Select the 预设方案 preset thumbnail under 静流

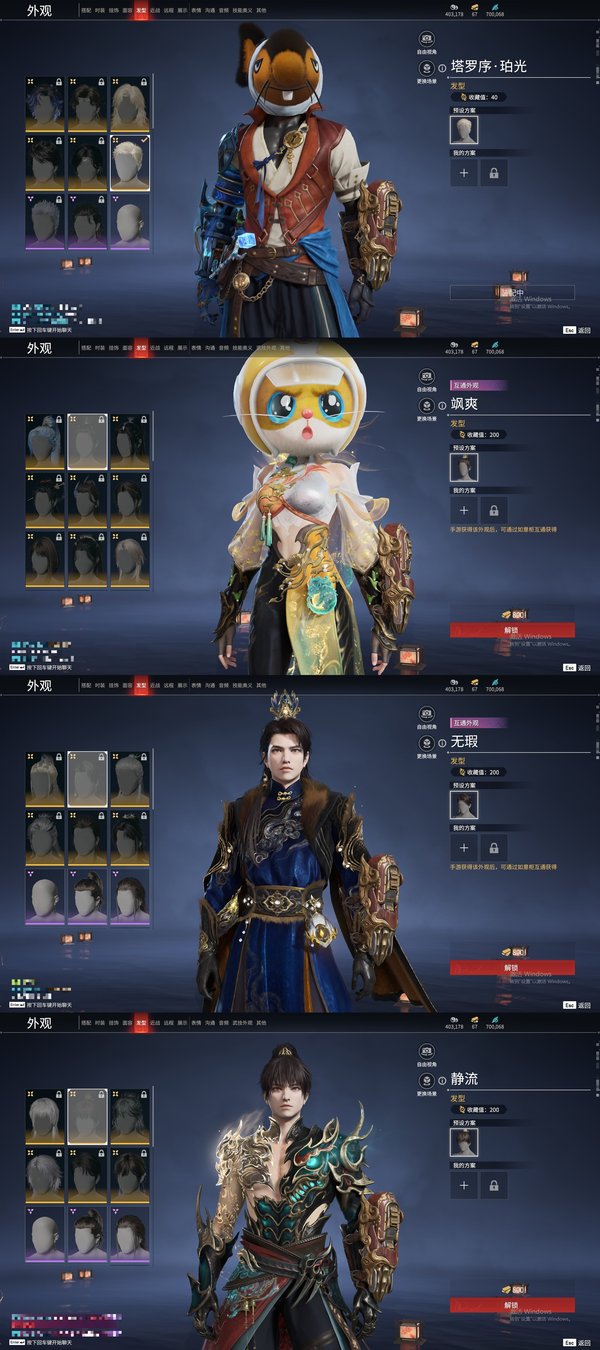[x=464, y=1142]
